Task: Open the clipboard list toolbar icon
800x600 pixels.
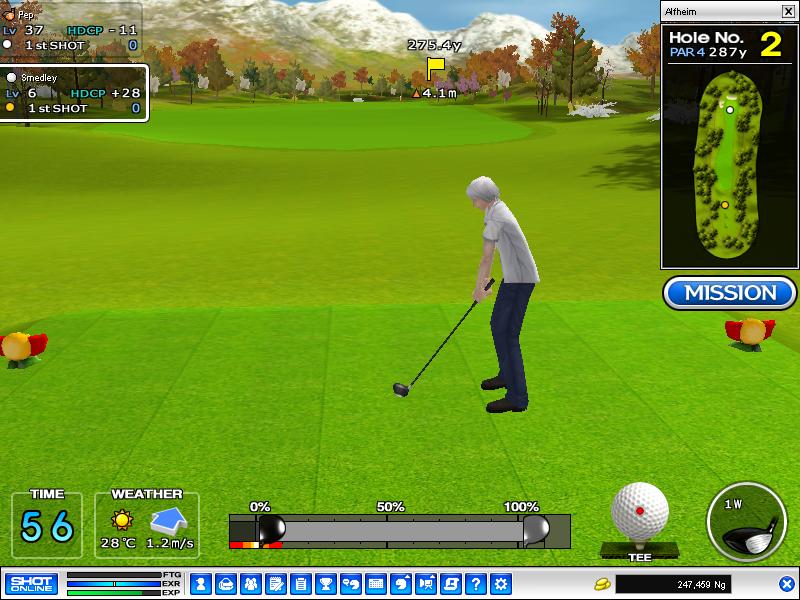Action: pos(300,583)
